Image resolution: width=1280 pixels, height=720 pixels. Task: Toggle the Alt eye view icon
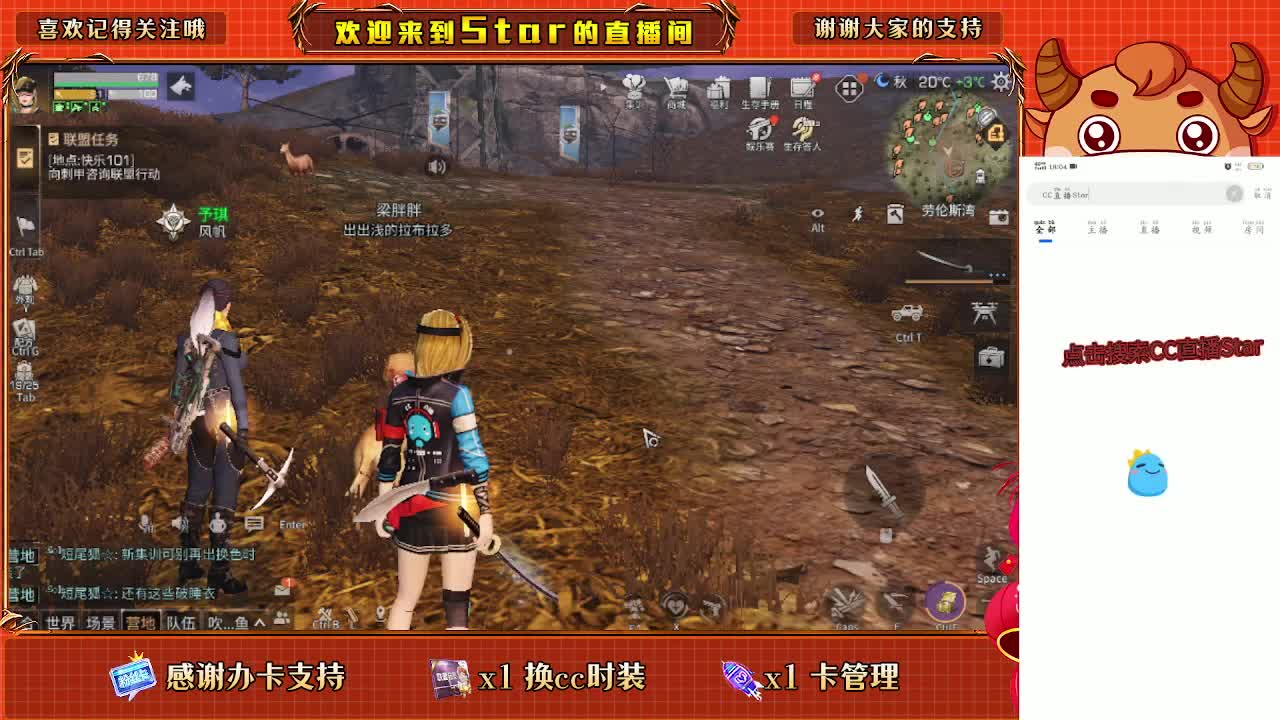point(818,213)
